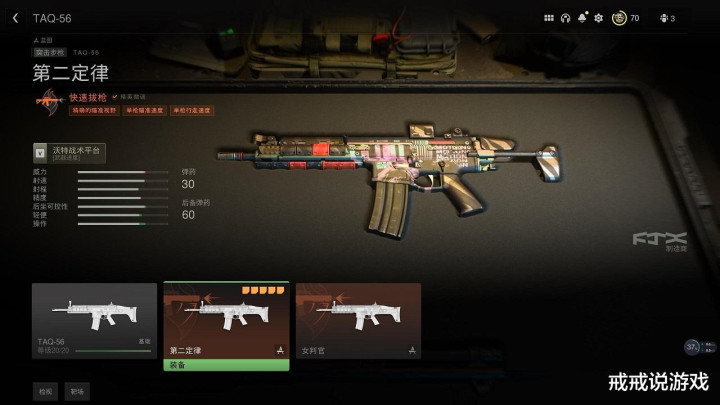Open the party members icon
The image size is (720, 405).
click(666, 18)
